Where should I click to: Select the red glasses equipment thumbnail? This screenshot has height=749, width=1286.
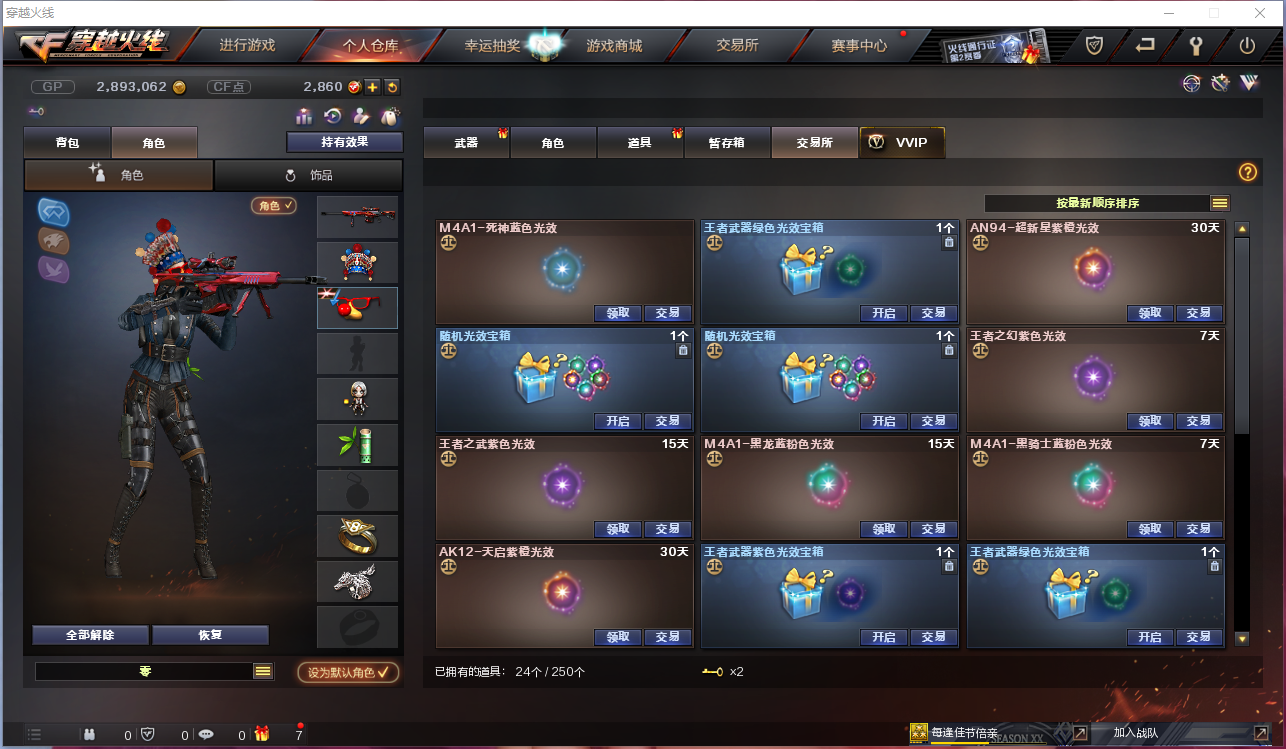coord(357,307)
